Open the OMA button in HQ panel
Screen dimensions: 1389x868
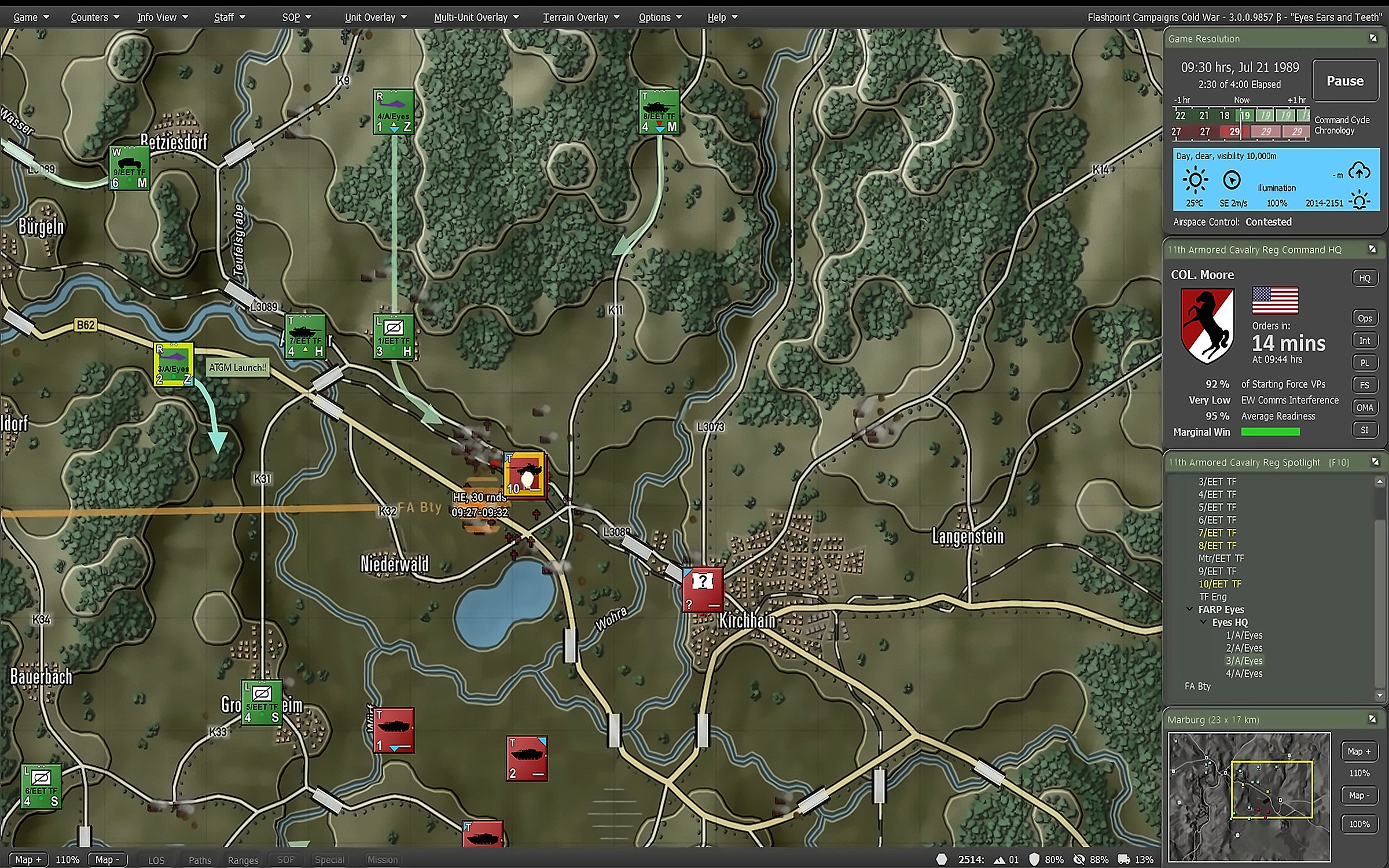[x=1364, y=407]
